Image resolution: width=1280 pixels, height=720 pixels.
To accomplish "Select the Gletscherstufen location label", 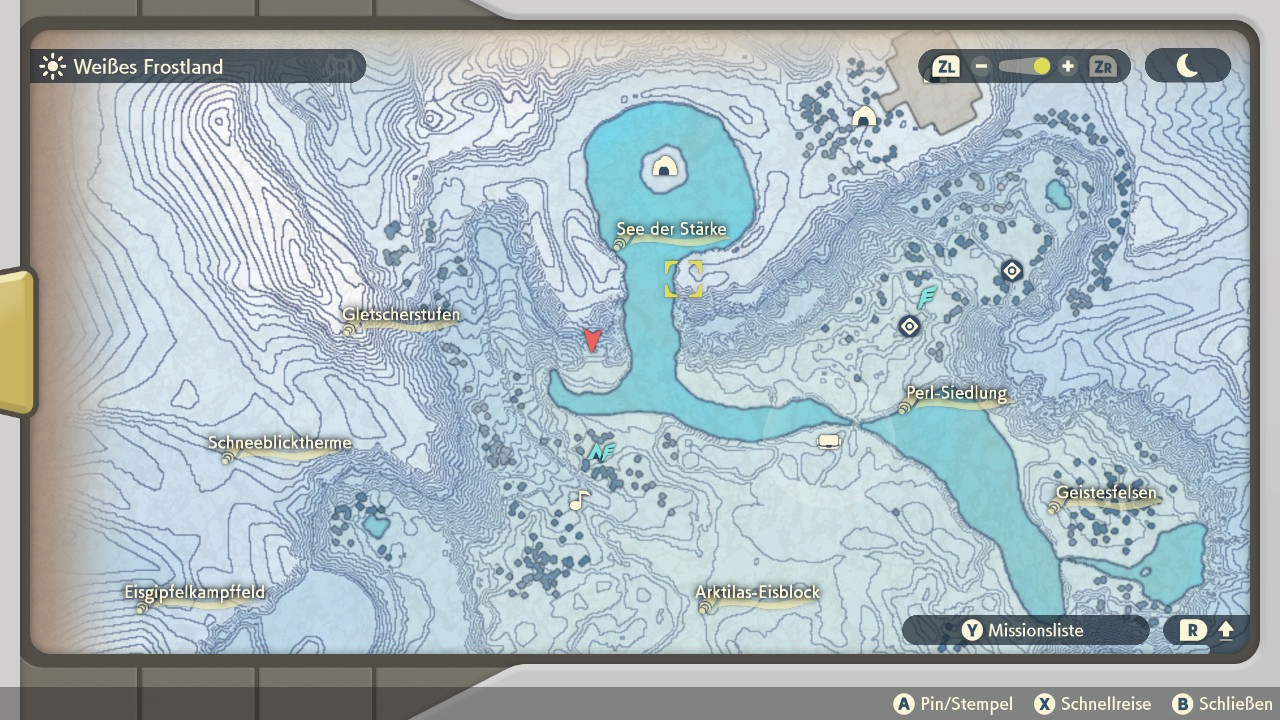I will click(x=400, y=316).
